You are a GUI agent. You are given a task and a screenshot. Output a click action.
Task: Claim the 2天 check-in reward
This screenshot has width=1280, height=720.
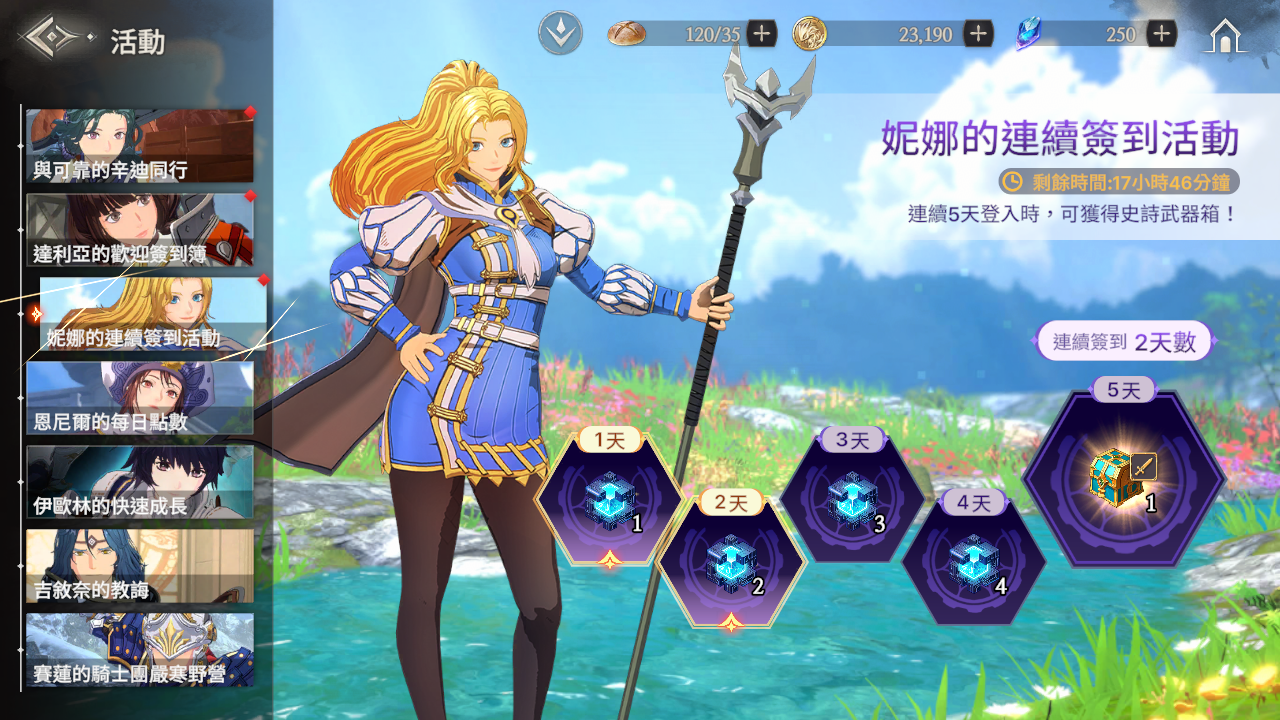pyautogui.click(x=731, y=560)
